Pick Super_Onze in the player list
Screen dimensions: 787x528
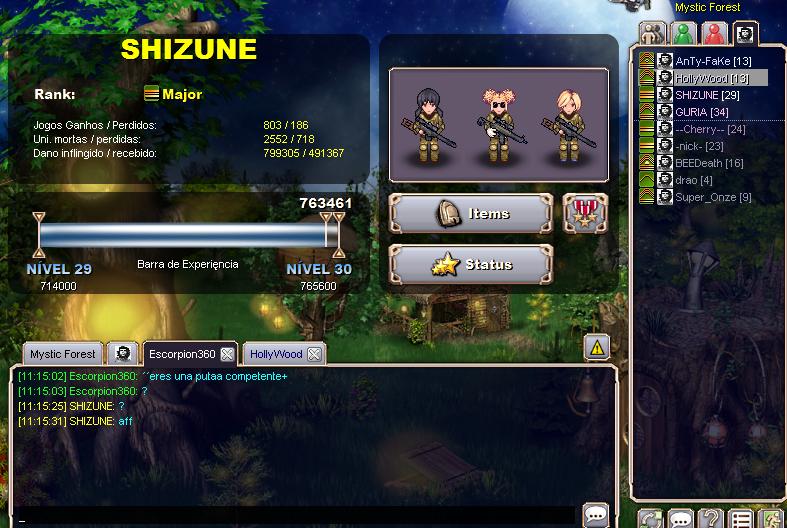click(713, 197)
